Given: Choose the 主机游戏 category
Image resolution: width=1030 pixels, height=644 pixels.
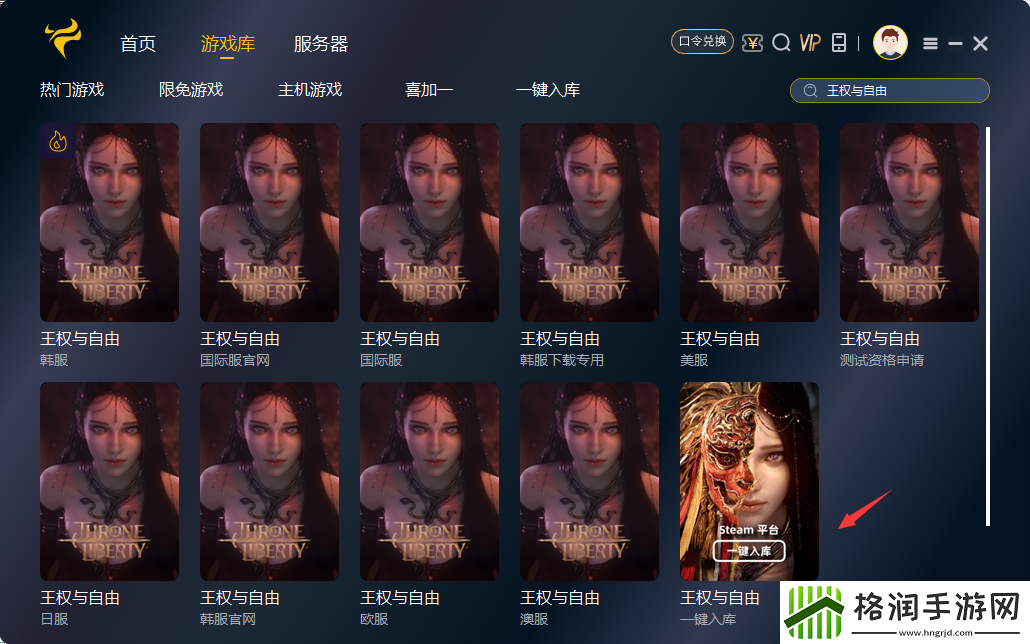Looking at the screenshot, I should pos(310,90).
